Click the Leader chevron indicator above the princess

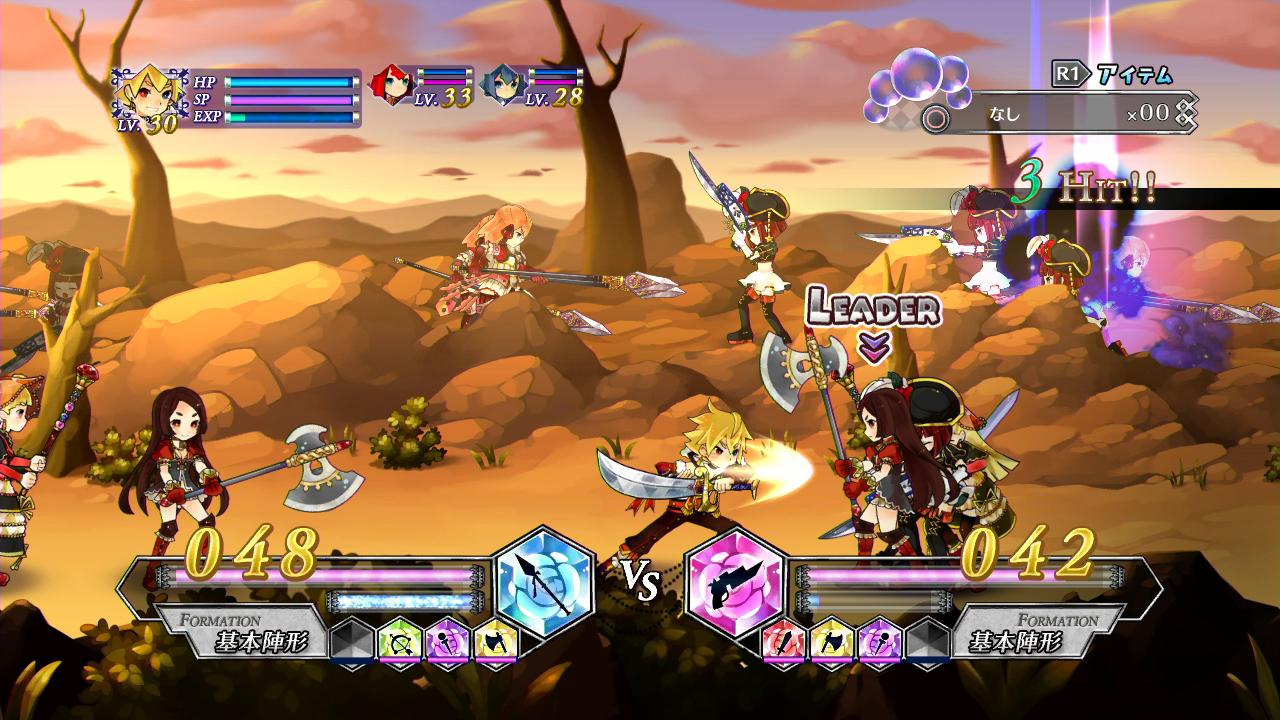(875, 344)
